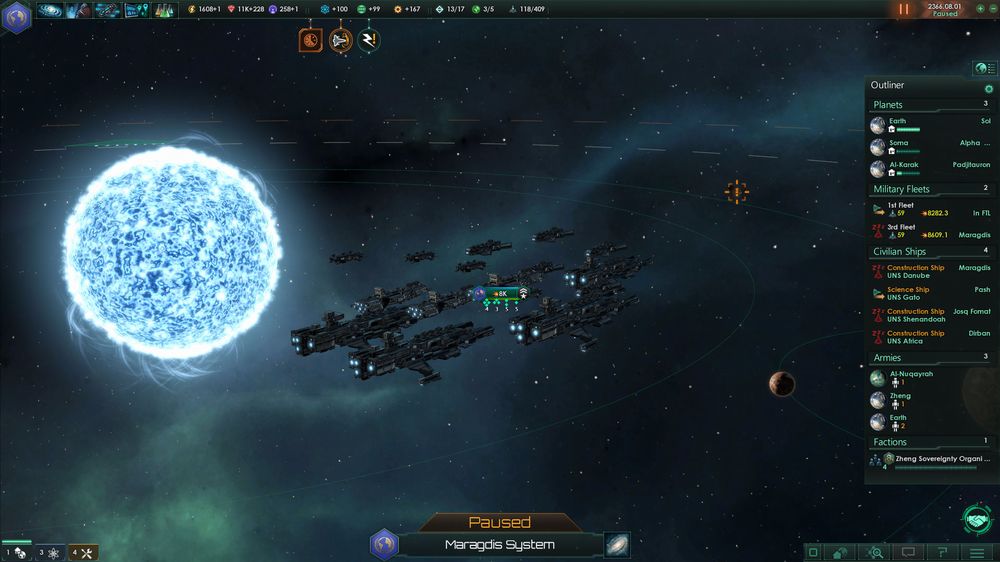Click the orange clock alert notification

[310, 41]
